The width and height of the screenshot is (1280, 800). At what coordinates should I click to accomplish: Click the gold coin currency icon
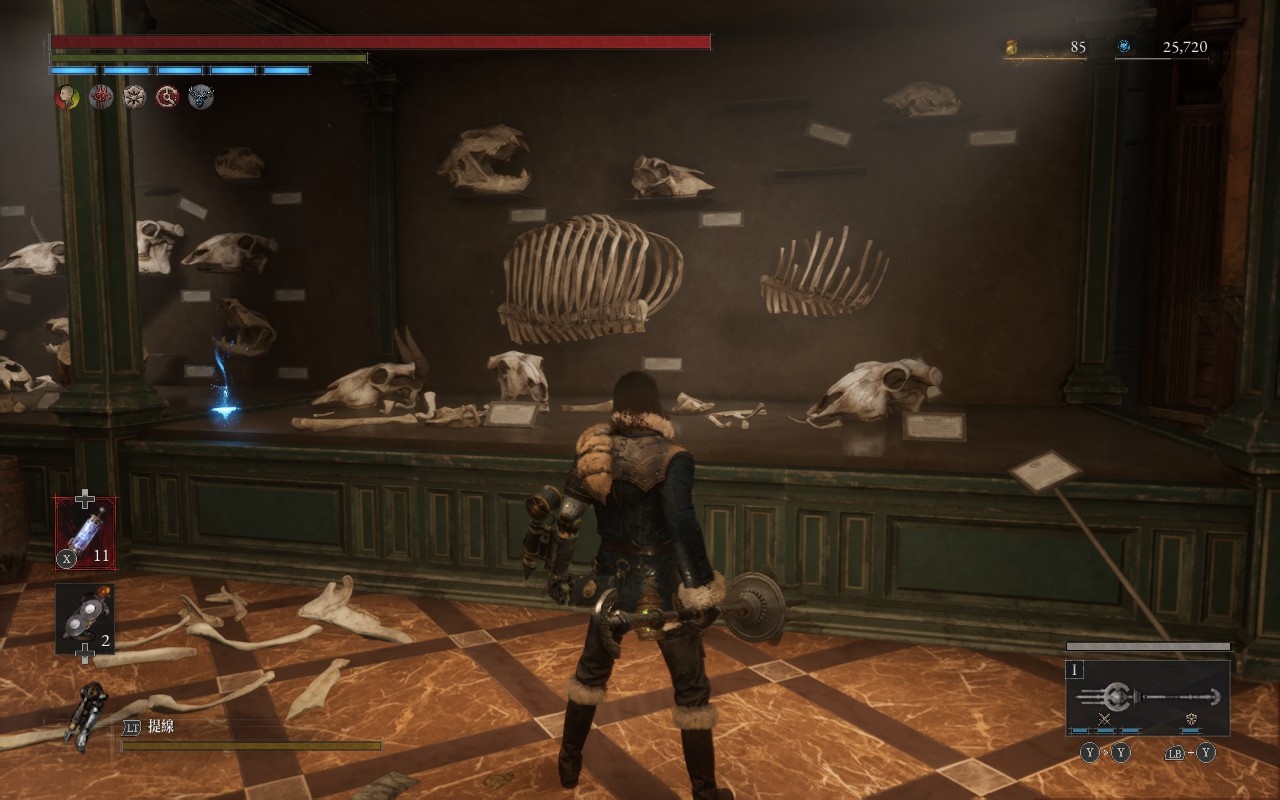click(x=1011, y=47)
